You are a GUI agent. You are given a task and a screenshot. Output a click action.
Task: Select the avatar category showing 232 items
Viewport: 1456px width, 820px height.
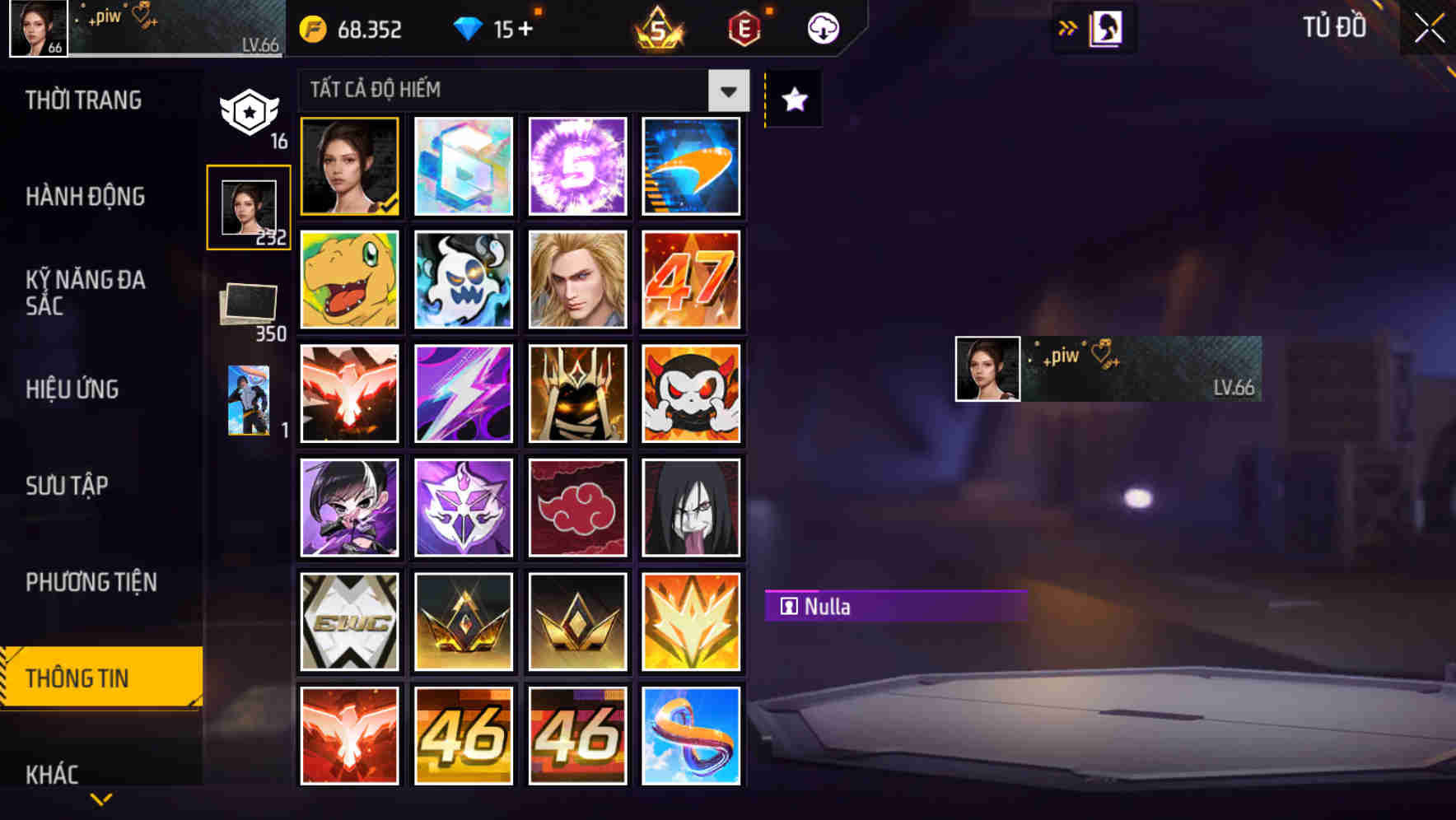(250, 207)
